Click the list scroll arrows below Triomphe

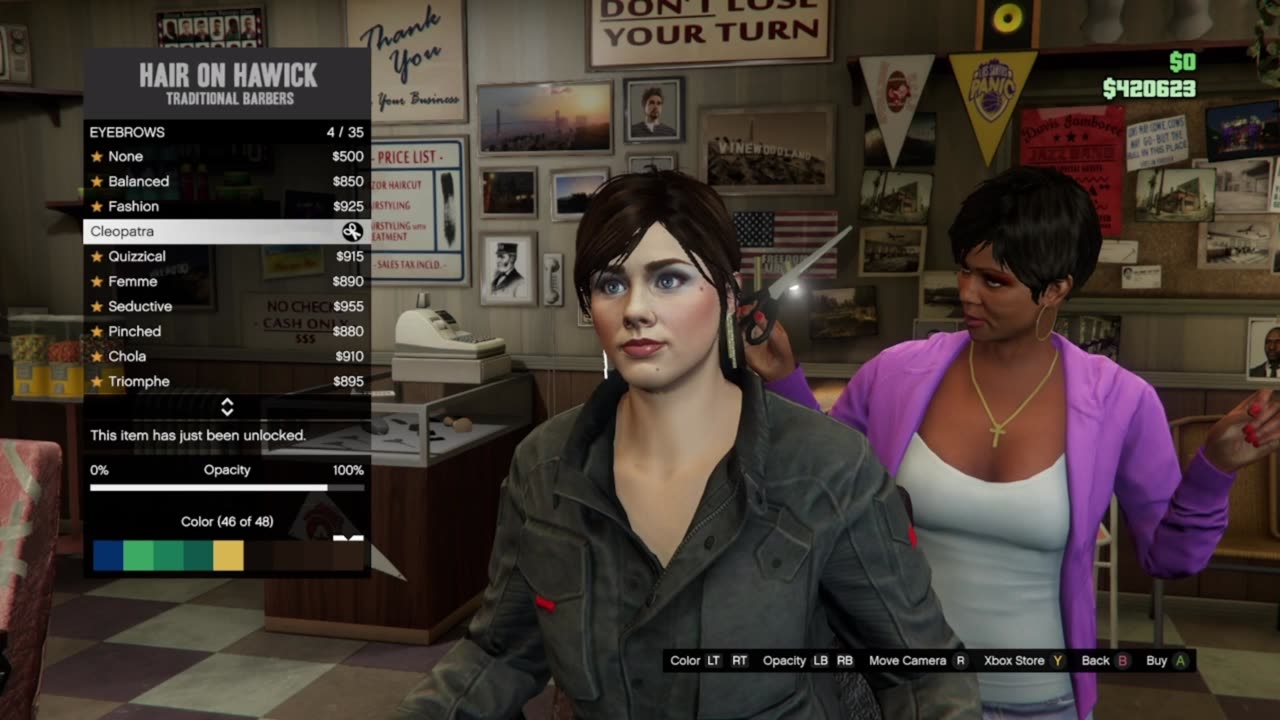(227, 407)
